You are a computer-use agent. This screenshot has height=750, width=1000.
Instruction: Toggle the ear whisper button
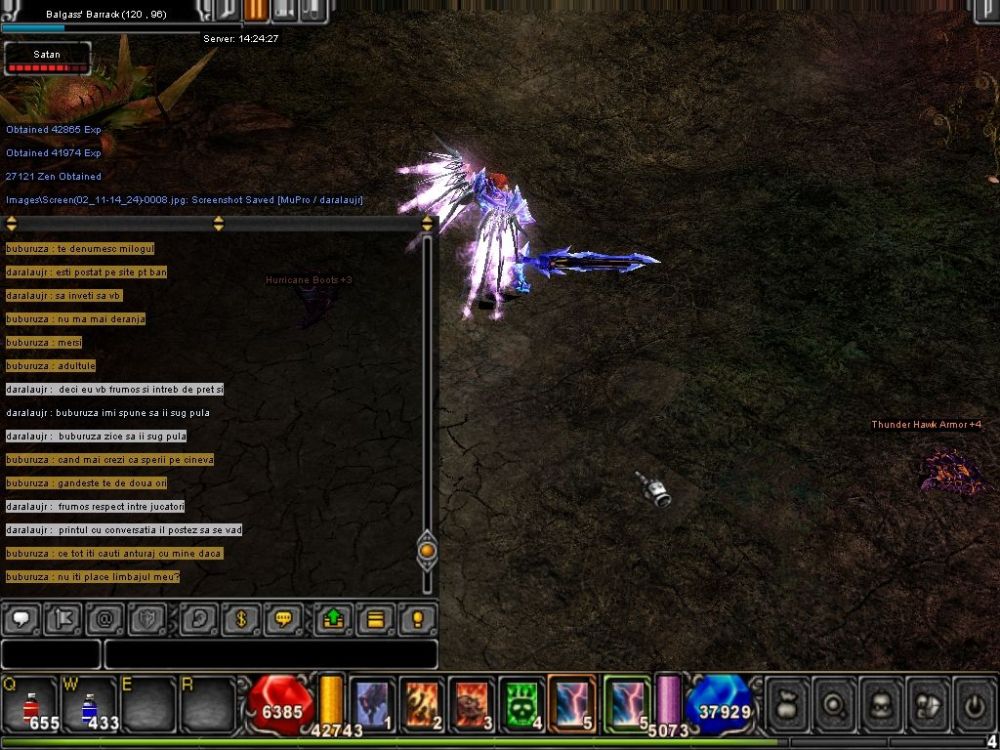pyautogui.click(x=198, y=620)
